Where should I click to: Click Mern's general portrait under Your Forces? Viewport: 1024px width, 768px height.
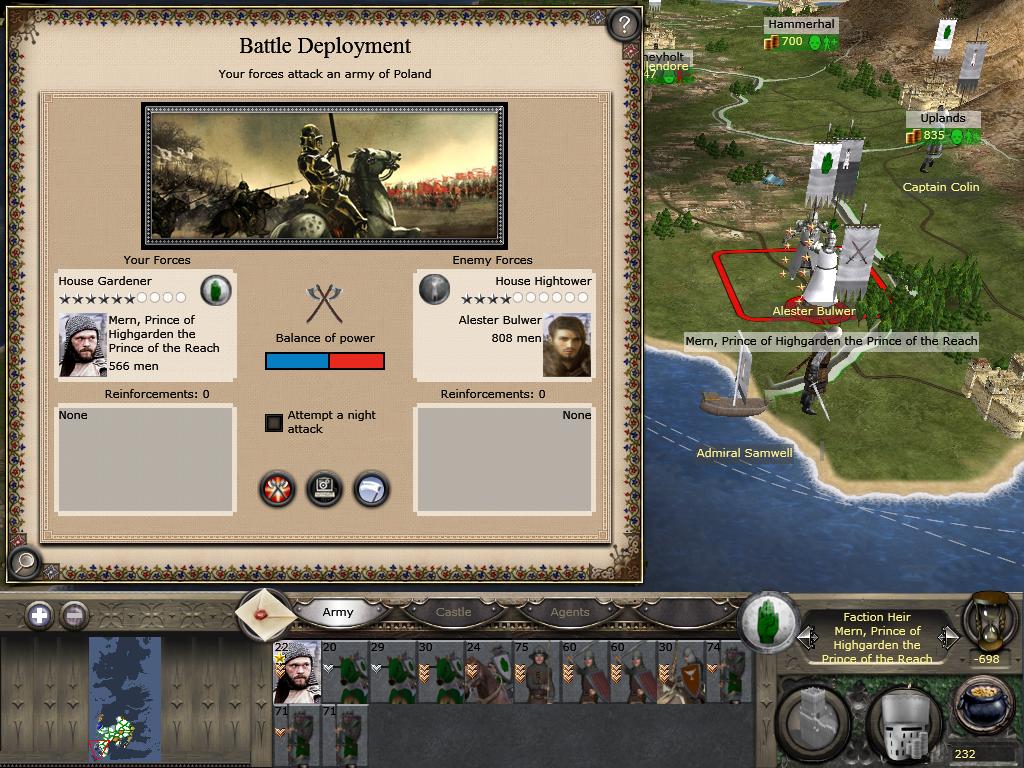click(82, 345)
